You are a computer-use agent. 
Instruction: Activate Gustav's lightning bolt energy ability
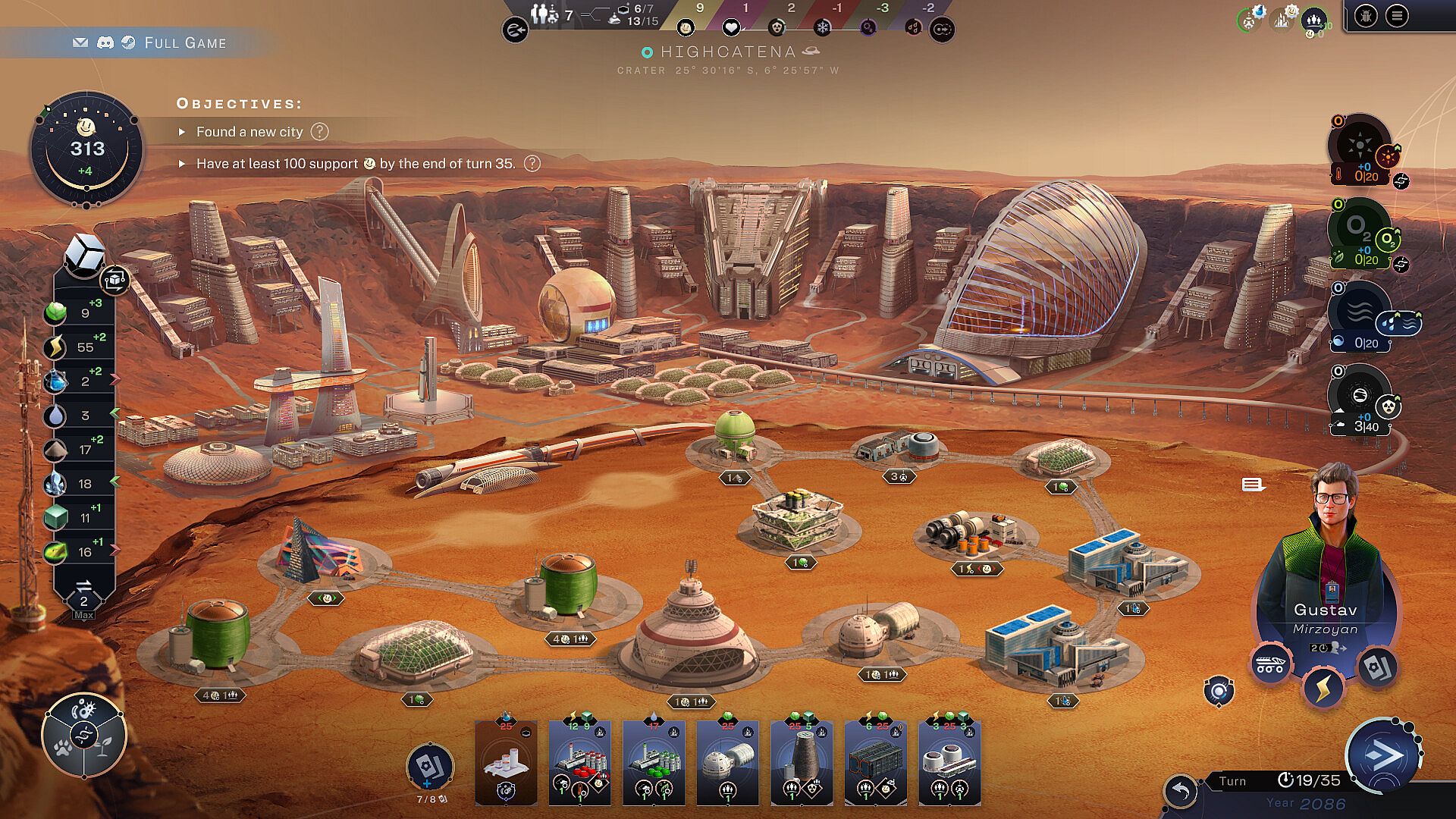[x=1323, y=689]
